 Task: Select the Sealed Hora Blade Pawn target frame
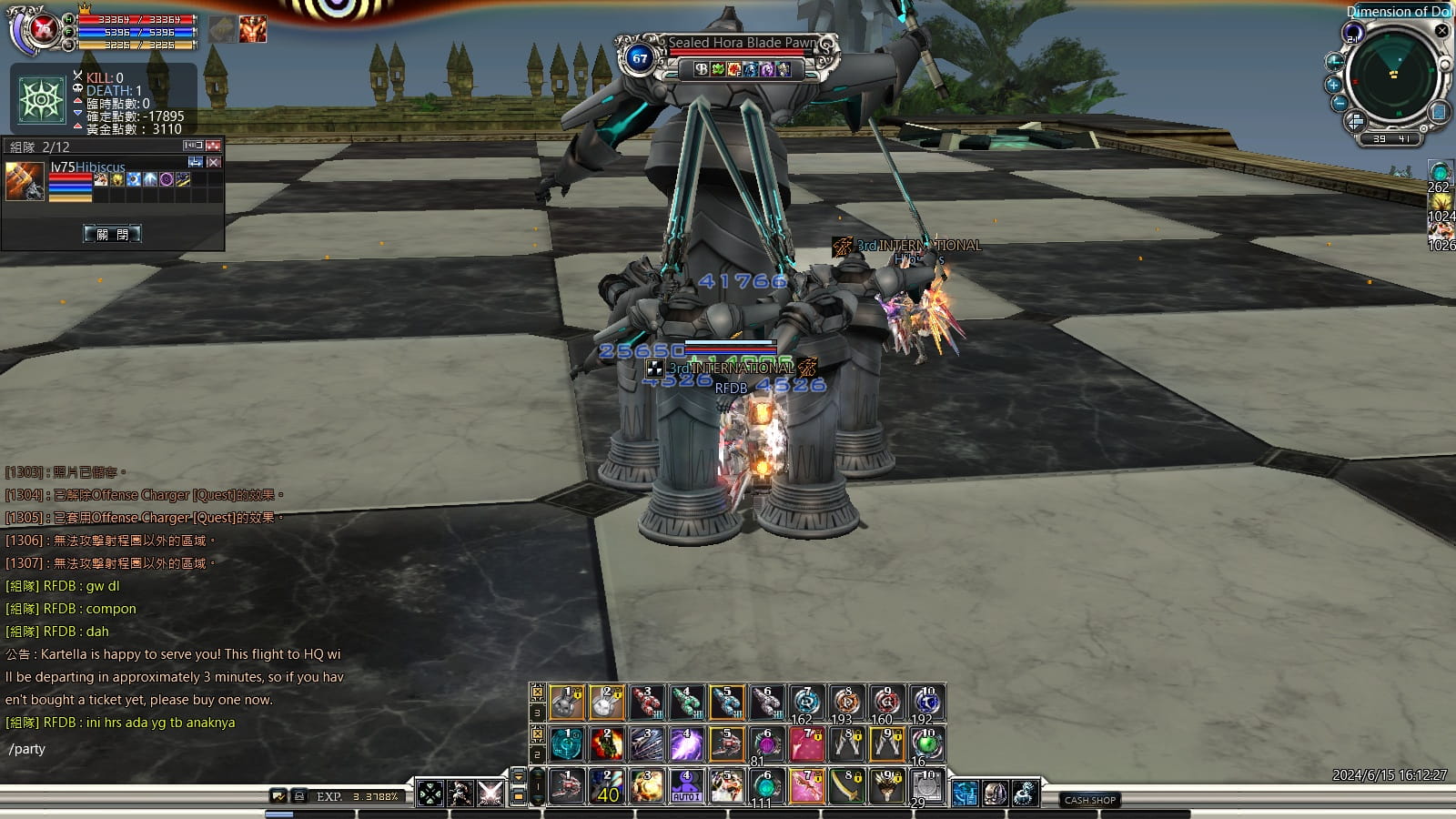pyautogui.click(x=726, y=56)
